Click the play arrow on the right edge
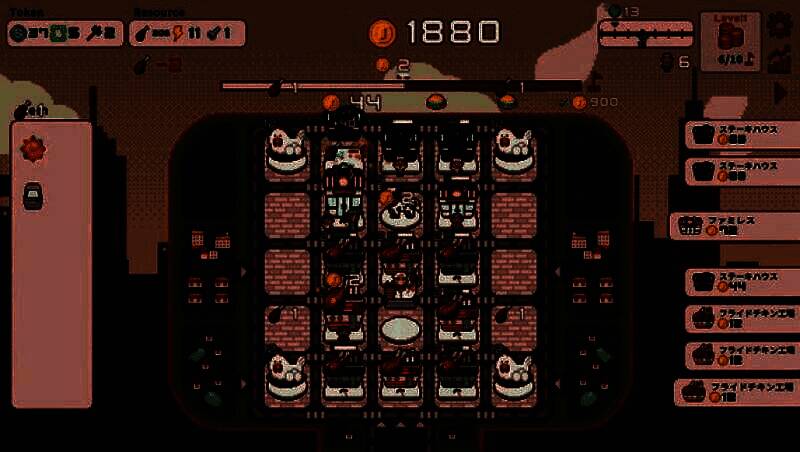This screenshot has width=800, height=452. click(782, 92)
